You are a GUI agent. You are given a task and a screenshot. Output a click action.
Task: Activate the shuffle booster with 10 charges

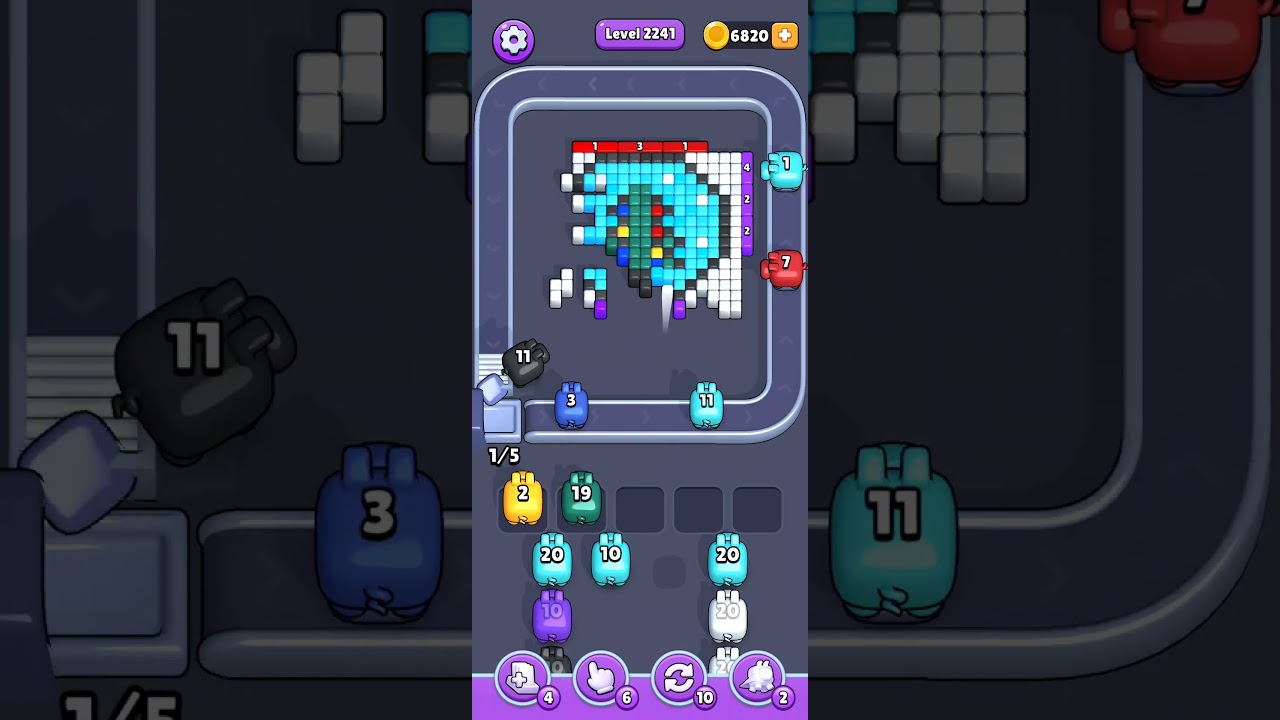point(680,677)
